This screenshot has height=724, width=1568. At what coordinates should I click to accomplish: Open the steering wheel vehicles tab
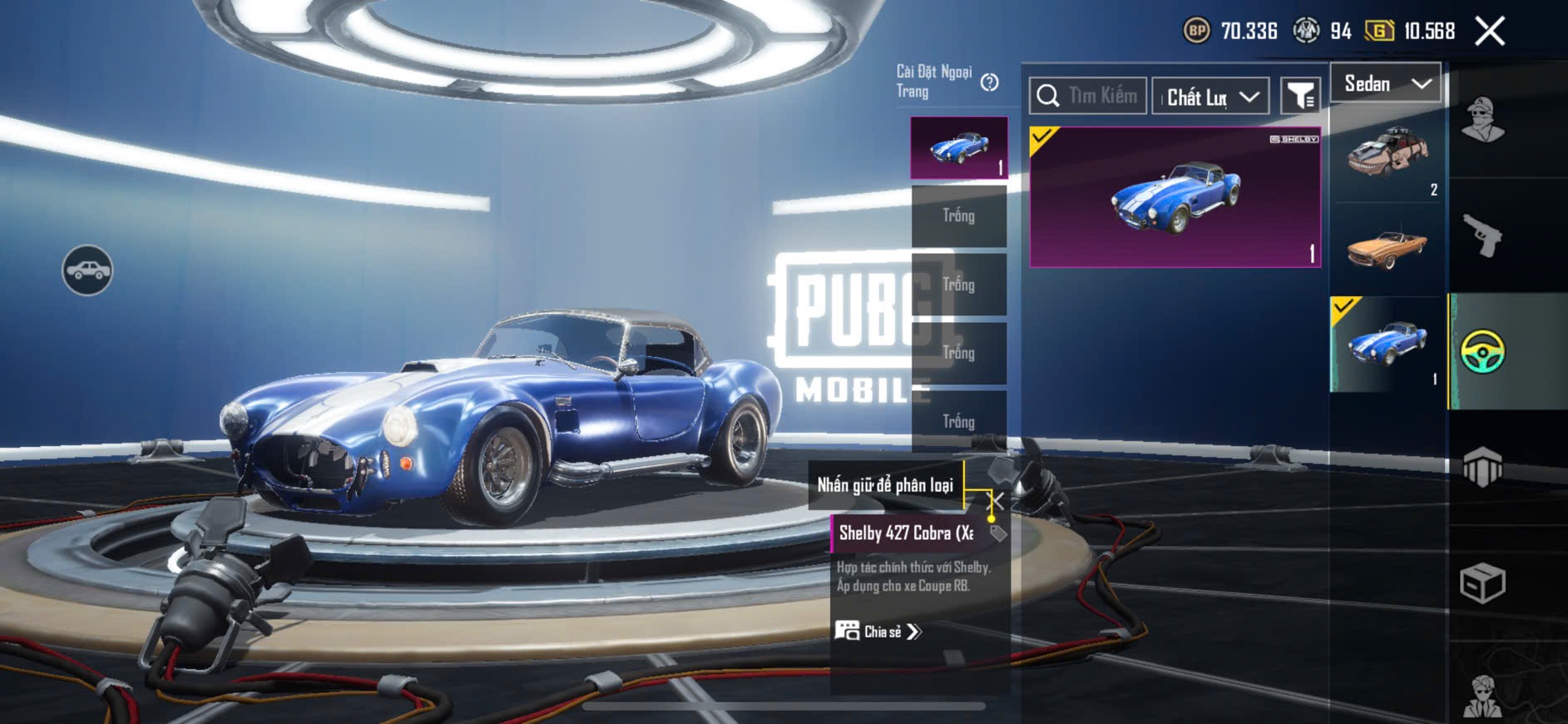click(1482, 351)
